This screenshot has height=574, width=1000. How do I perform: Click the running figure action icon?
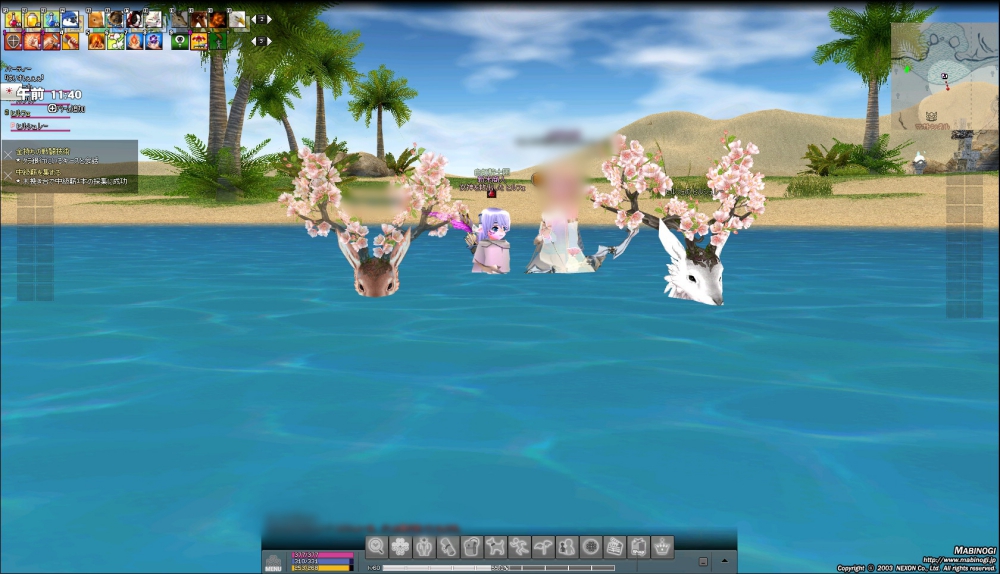pos(519,546)
